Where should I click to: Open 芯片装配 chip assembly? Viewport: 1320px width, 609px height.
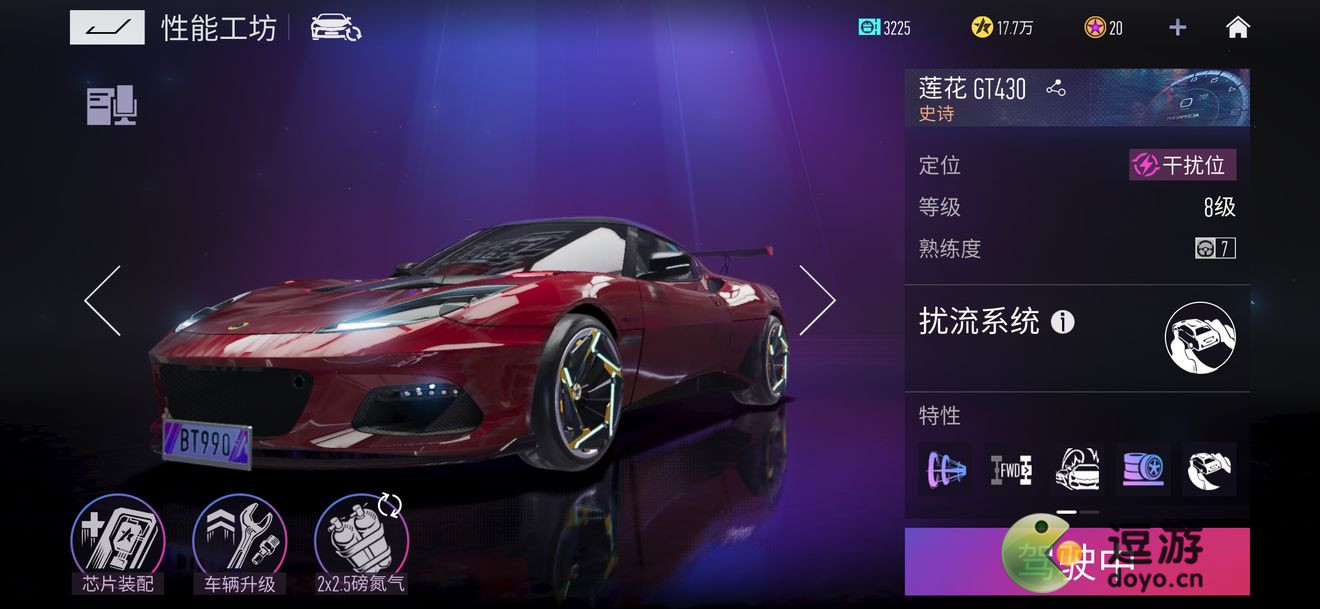coord(117,545)
